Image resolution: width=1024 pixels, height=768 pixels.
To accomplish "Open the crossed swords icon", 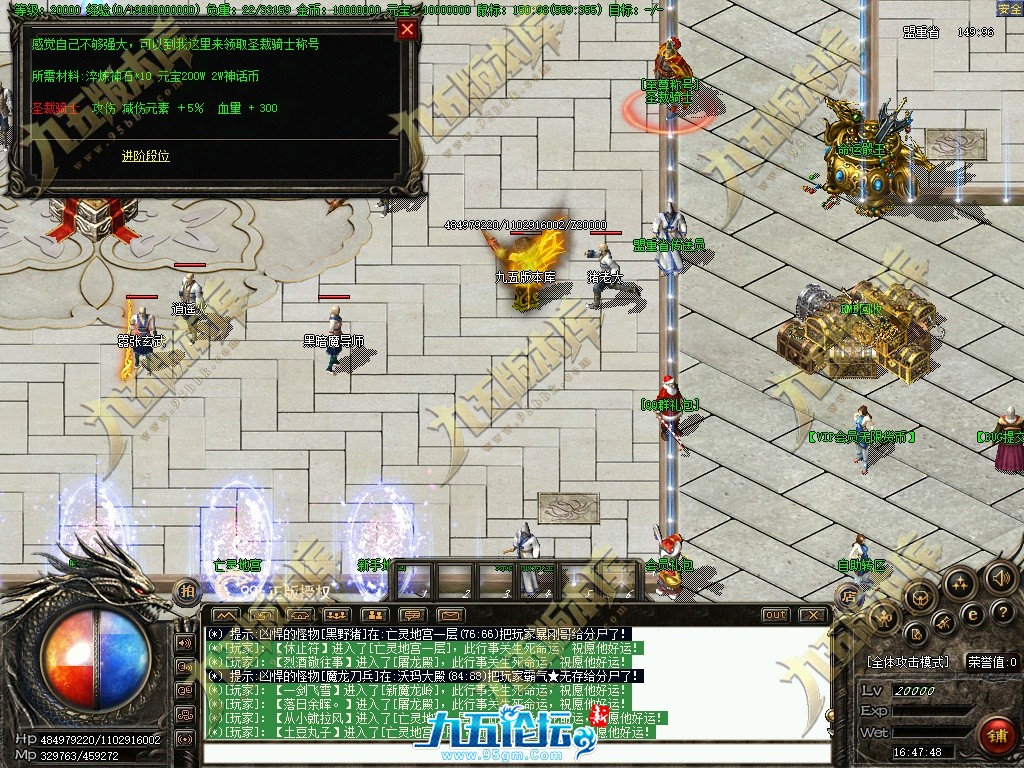I will pyautogui.click(x=944, y=624).
